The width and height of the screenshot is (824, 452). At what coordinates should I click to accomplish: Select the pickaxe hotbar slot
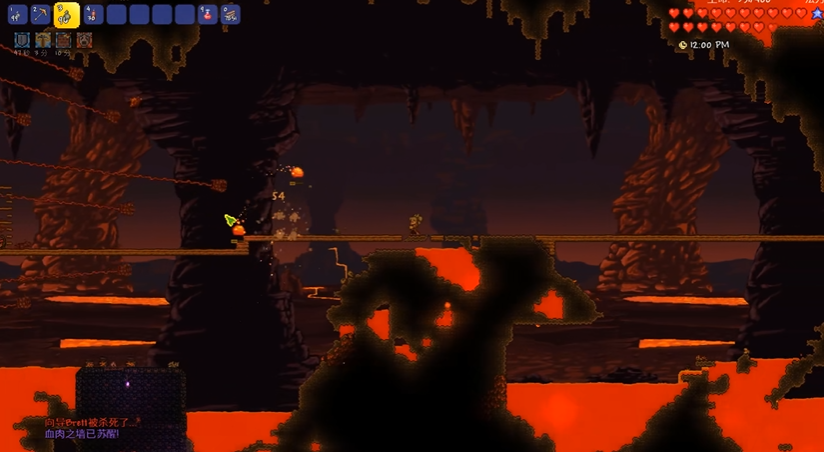tap(42, 14)
